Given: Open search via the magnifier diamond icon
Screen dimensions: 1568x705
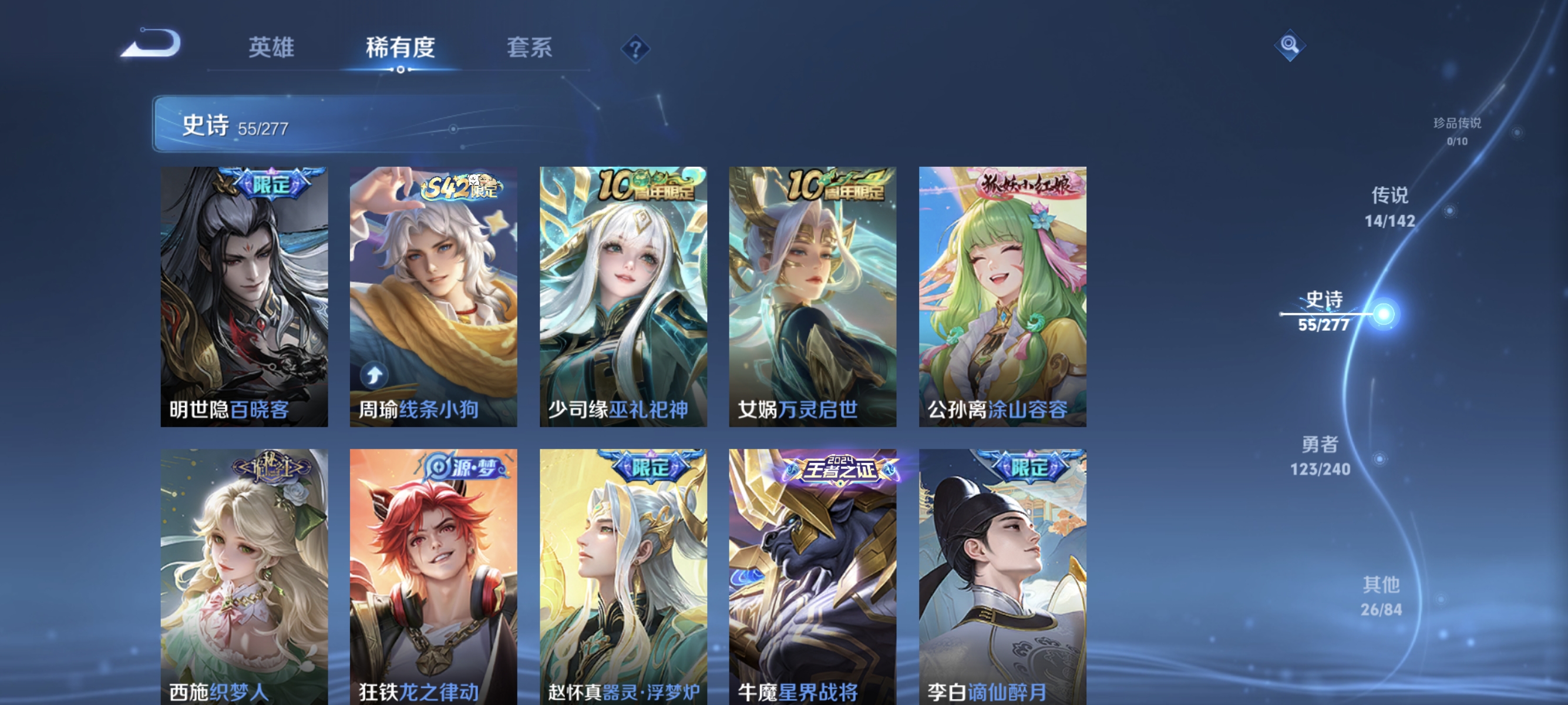Looking at the screenshot, I should (x=1290, y=46).
